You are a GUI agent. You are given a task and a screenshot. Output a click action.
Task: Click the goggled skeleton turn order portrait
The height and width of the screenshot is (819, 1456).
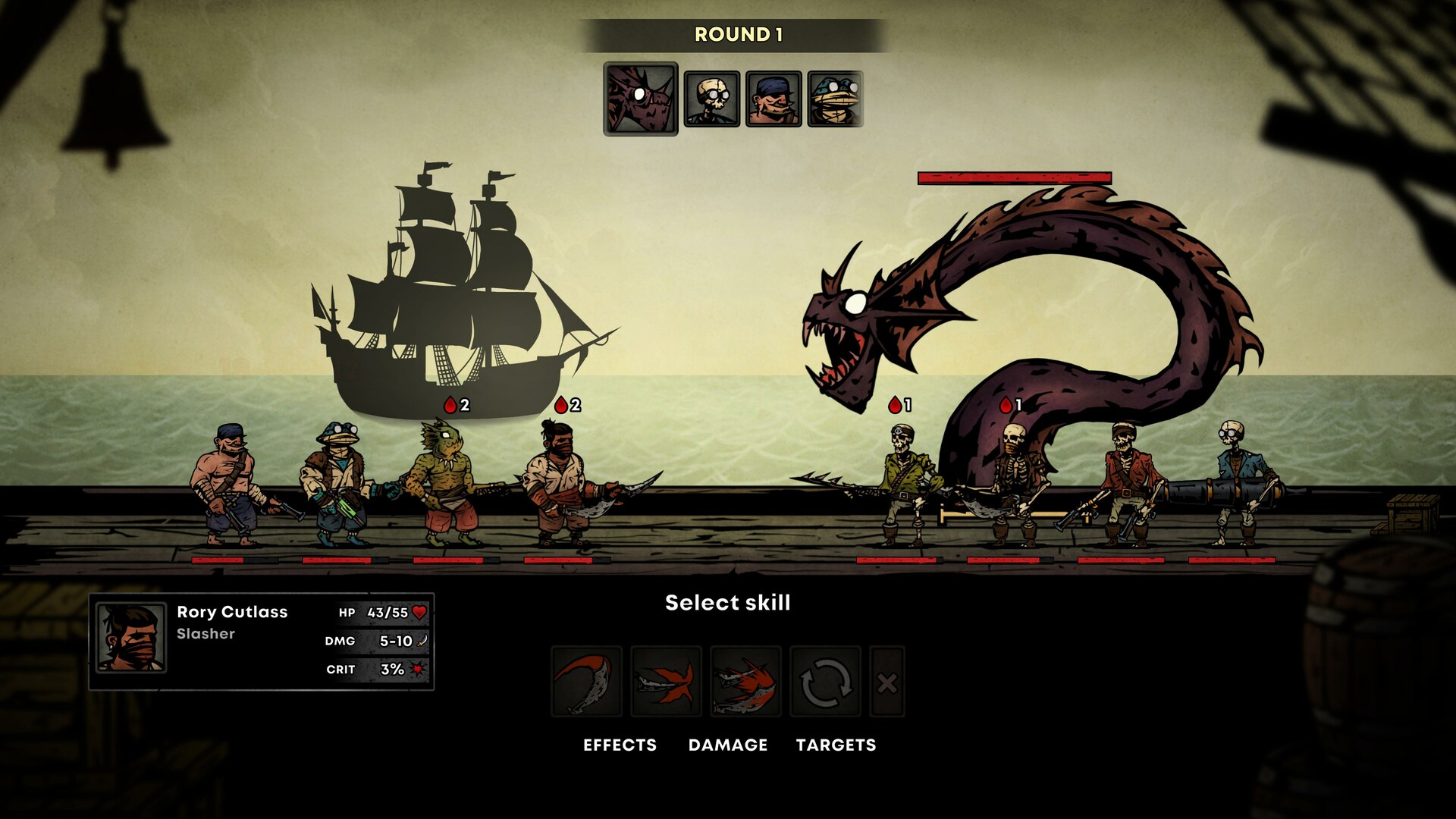coord(711,99)
